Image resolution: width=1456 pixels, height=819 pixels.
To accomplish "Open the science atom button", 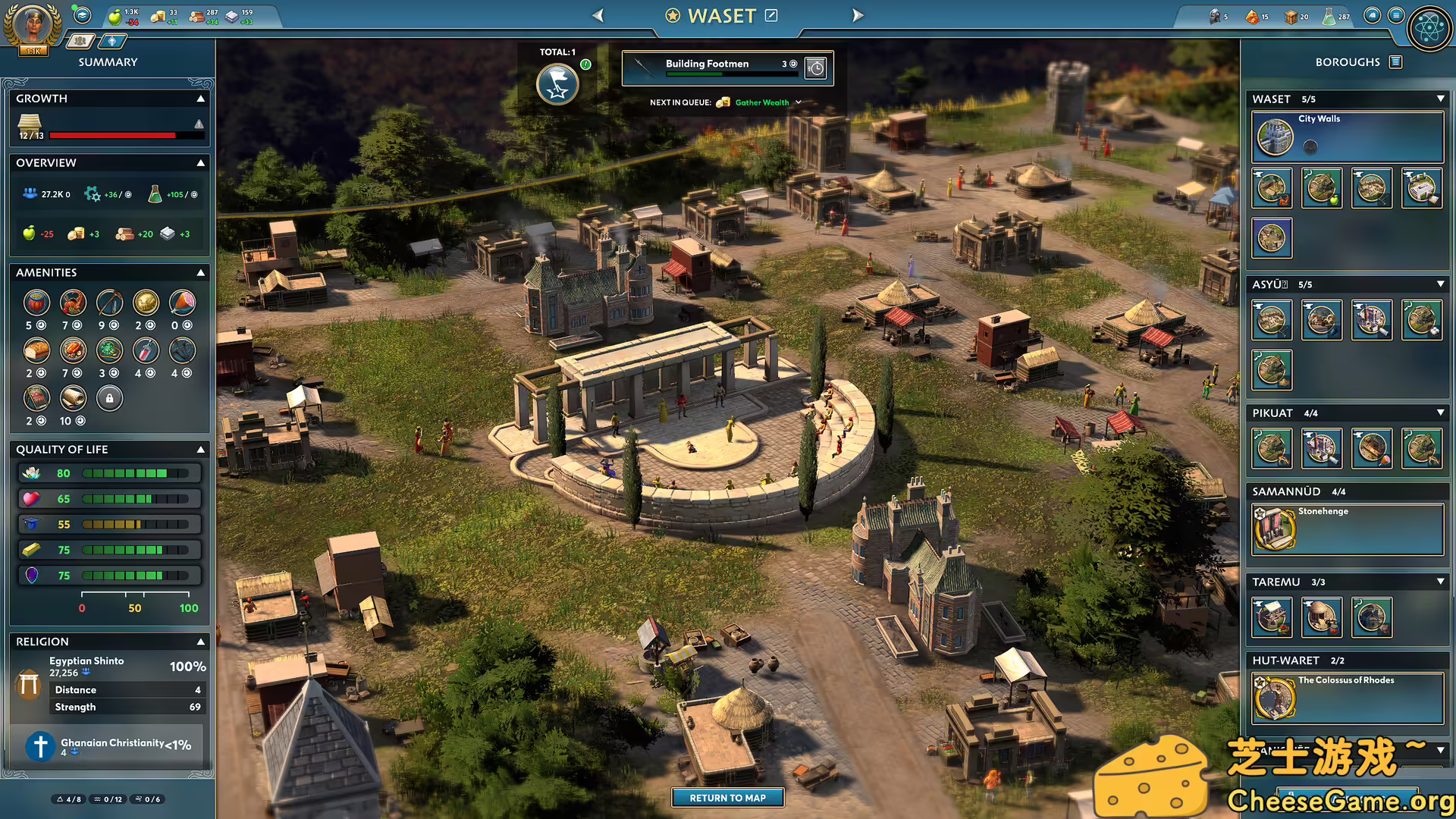I will pos(1429,29).
